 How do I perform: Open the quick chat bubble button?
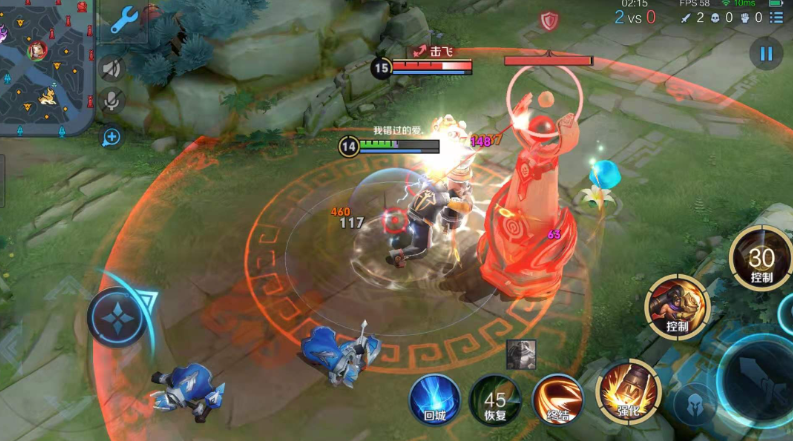point(112,136)
